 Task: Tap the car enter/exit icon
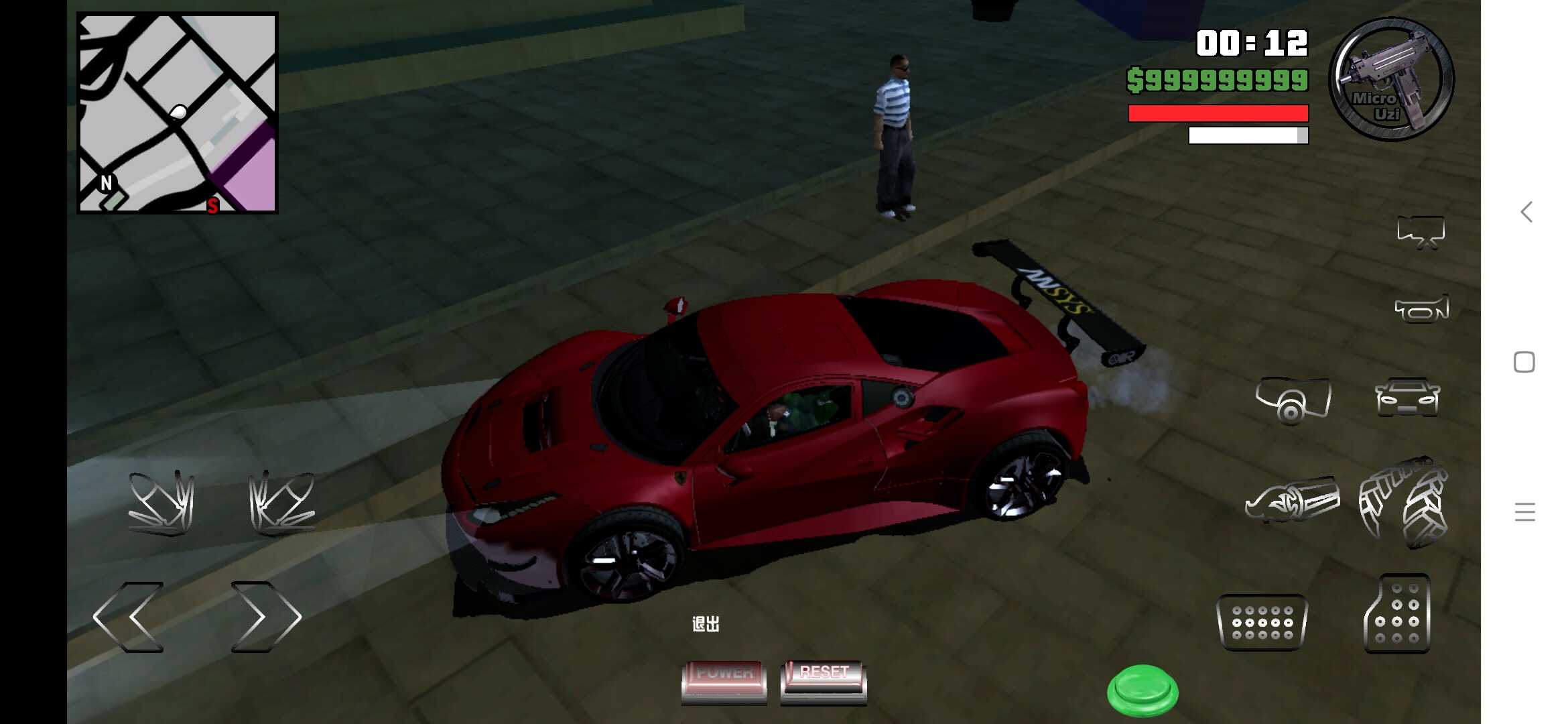[x=1407, y=398]
